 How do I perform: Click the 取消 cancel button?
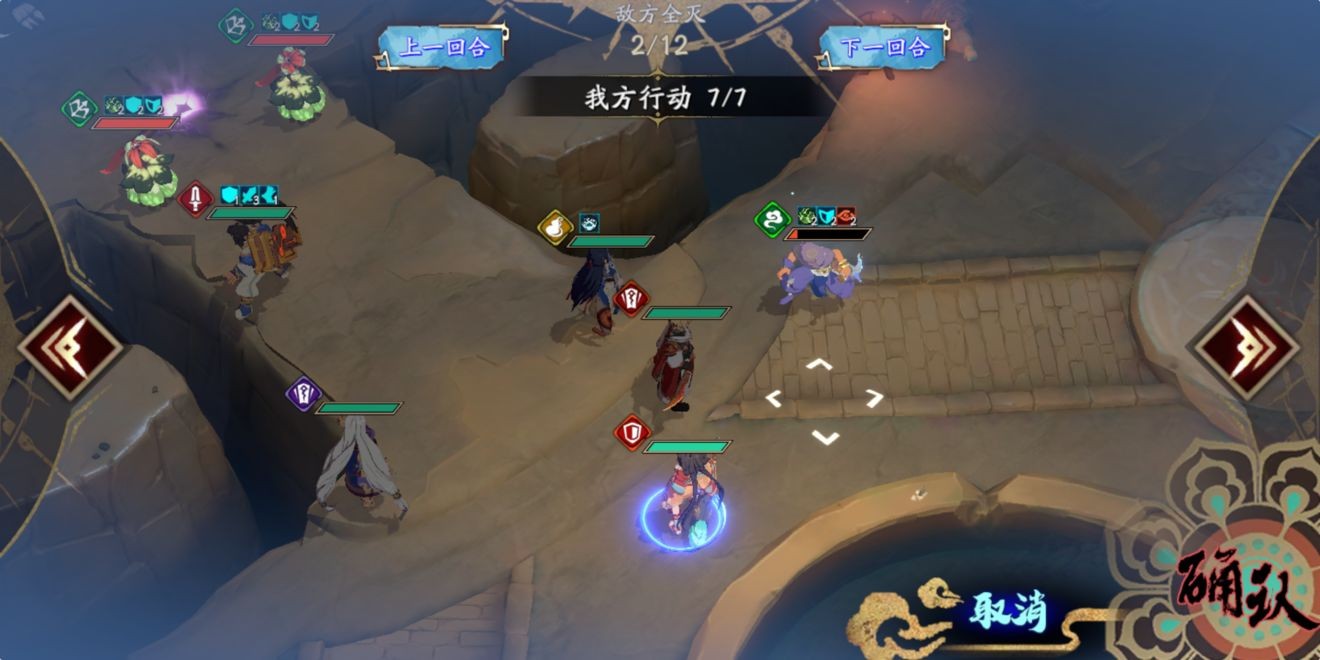1006,609
